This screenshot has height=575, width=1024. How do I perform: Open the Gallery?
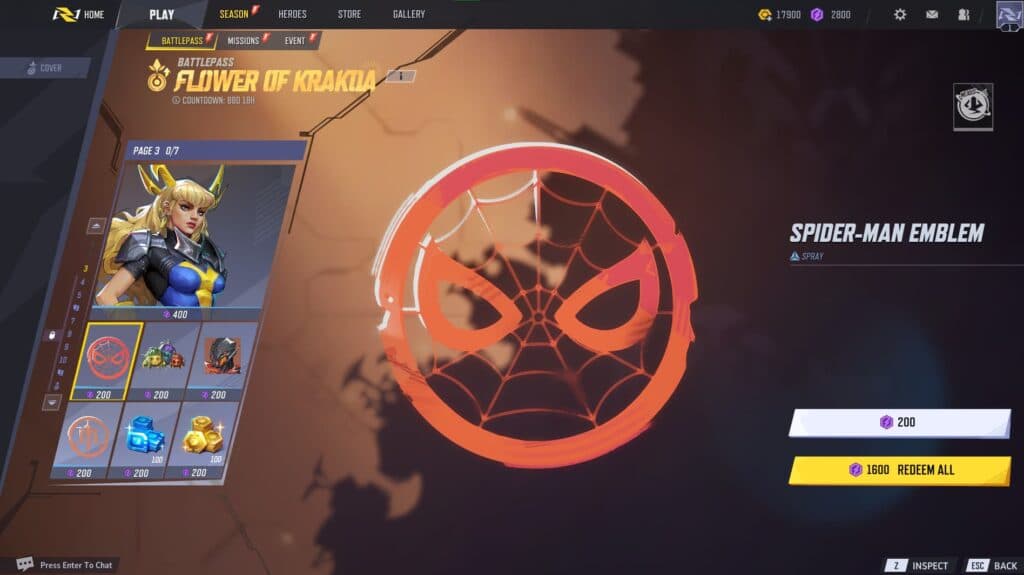tap(408, 14)
